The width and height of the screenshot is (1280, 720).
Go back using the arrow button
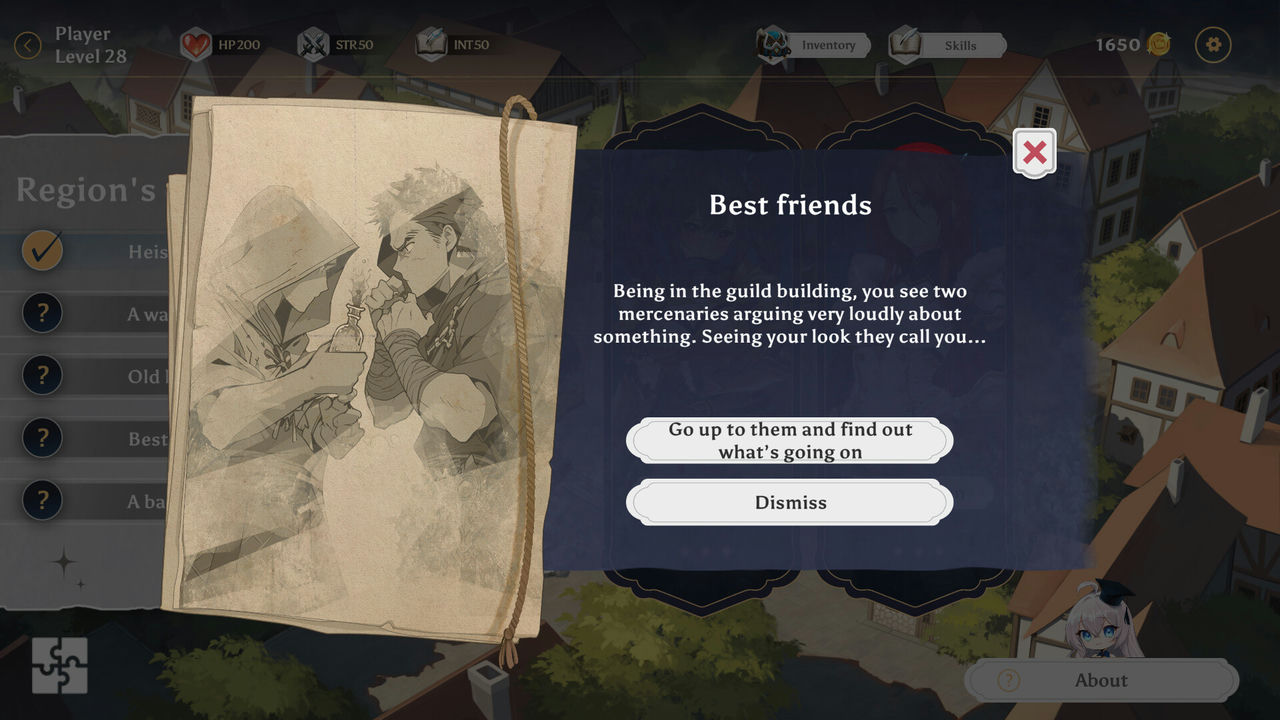[x=28, y=45]
